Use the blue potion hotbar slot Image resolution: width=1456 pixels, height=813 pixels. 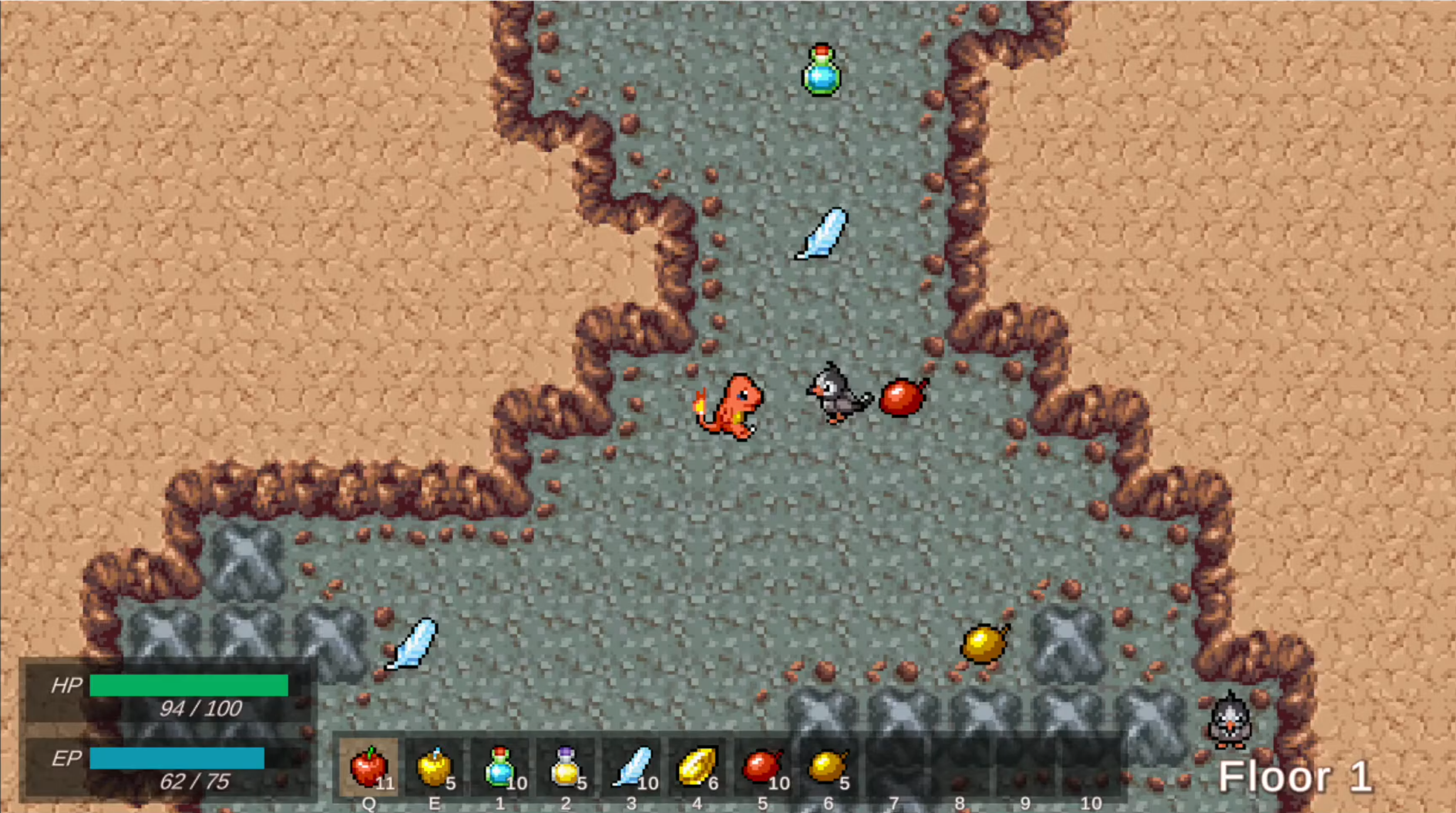pos(500,767)
